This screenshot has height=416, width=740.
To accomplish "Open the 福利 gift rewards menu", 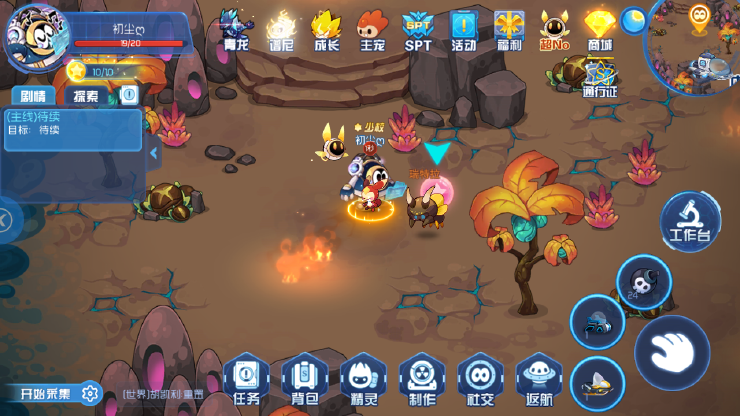I will point(508,30).
